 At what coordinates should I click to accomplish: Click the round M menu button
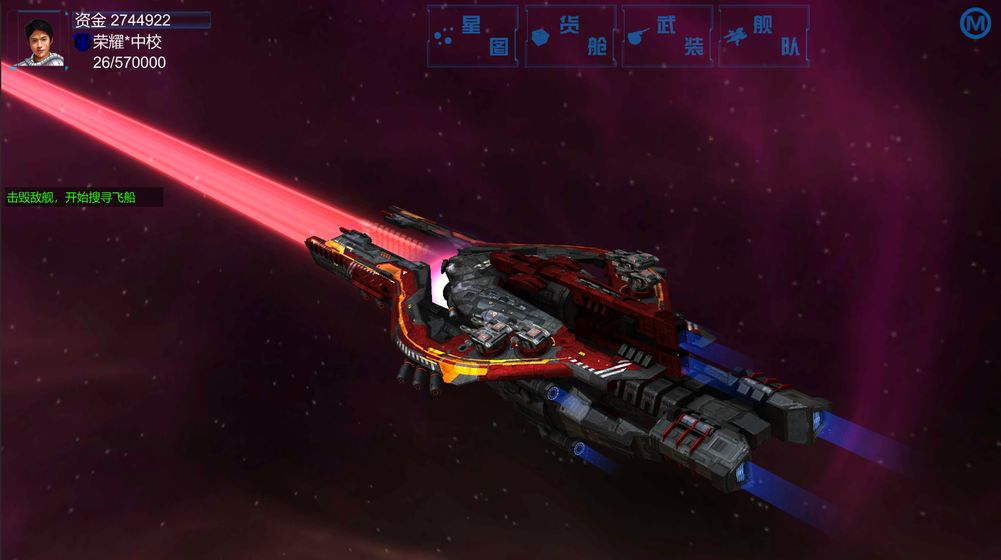(974, 24)
